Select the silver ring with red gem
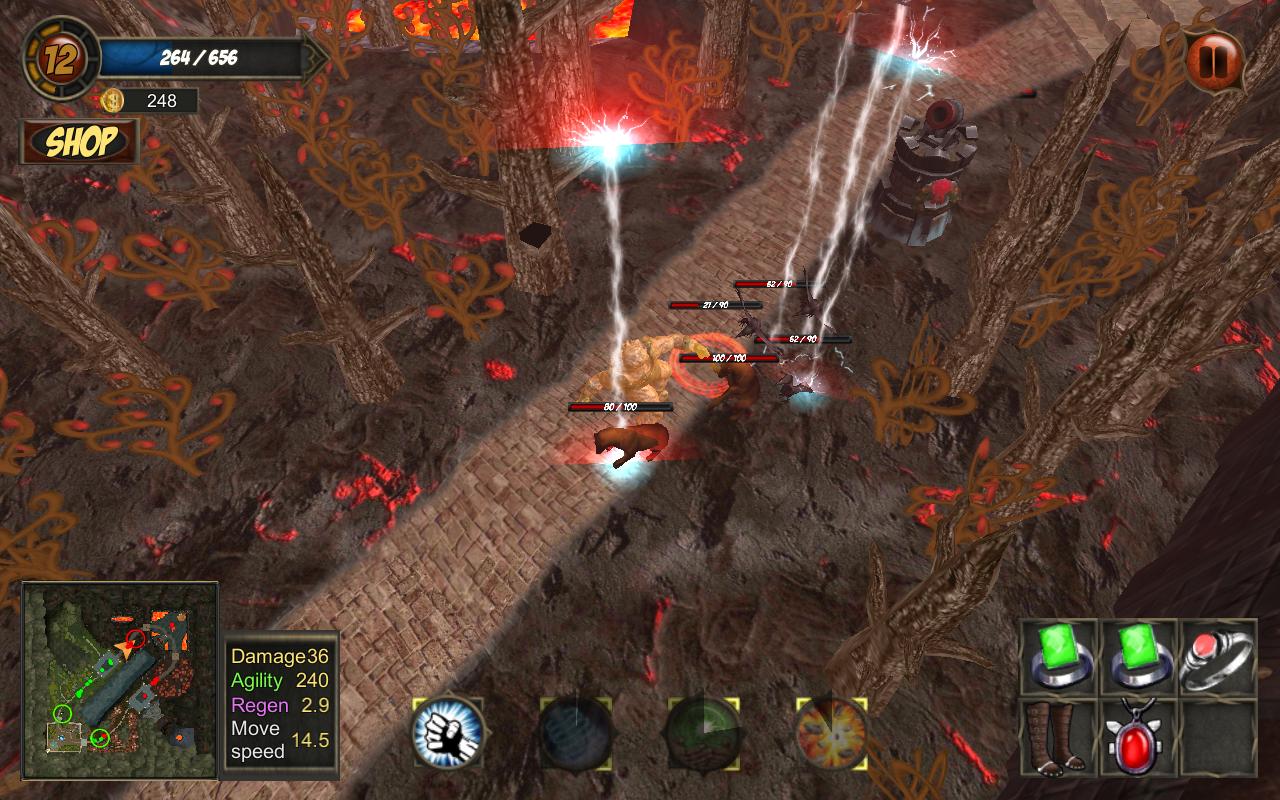Screen dimensions: 1280x800 [1218, 658]
